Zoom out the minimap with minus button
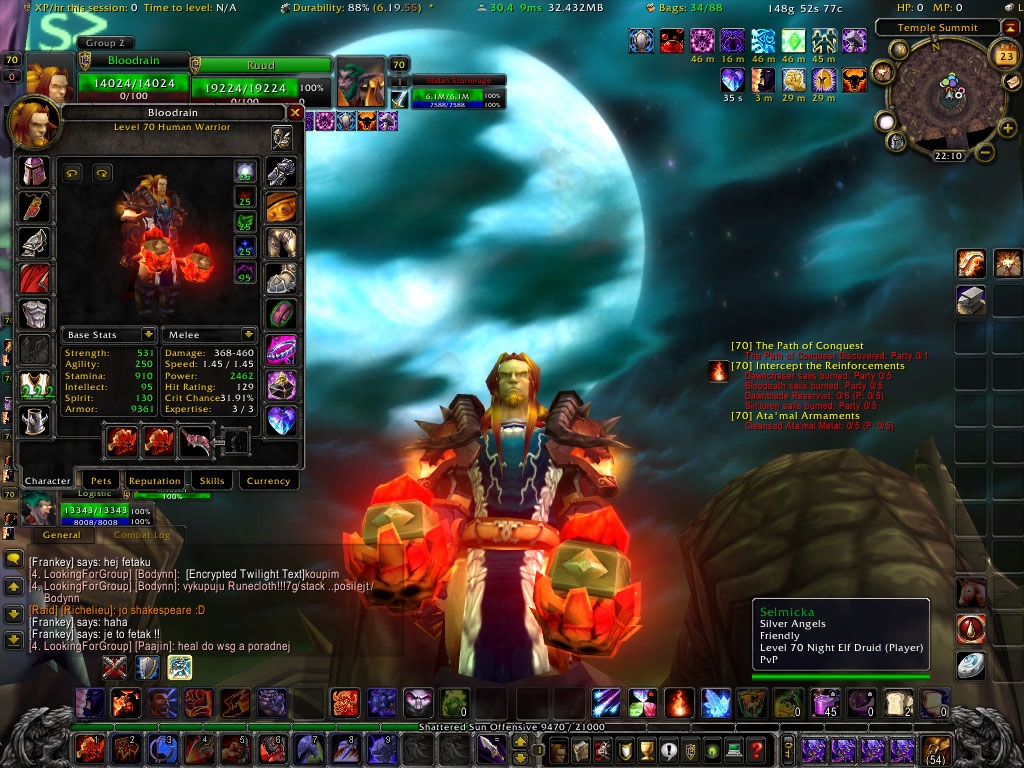Image resolution: width=1024 pixels, height=768 pixels. coord(984,153)
